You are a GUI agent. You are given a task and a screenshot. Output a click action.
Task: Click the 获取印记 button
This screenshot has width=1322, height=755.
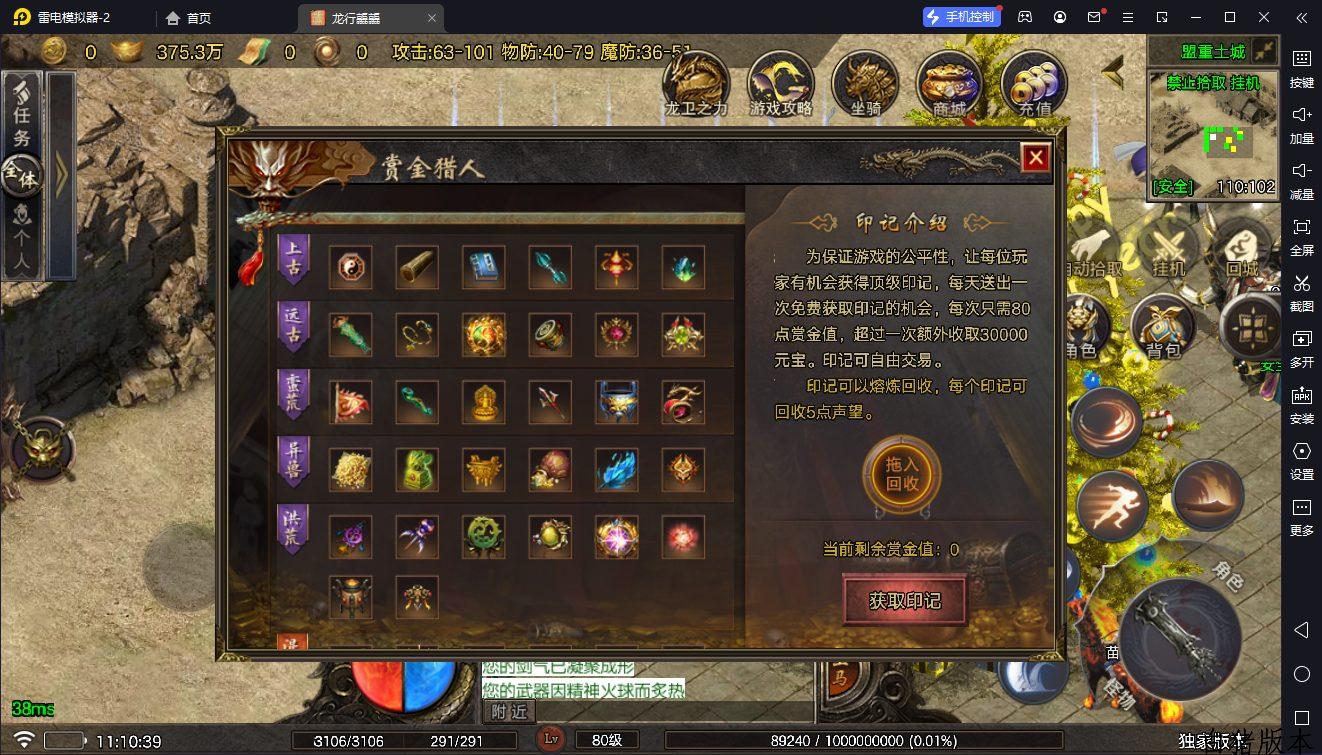click(x=904, y=600)
